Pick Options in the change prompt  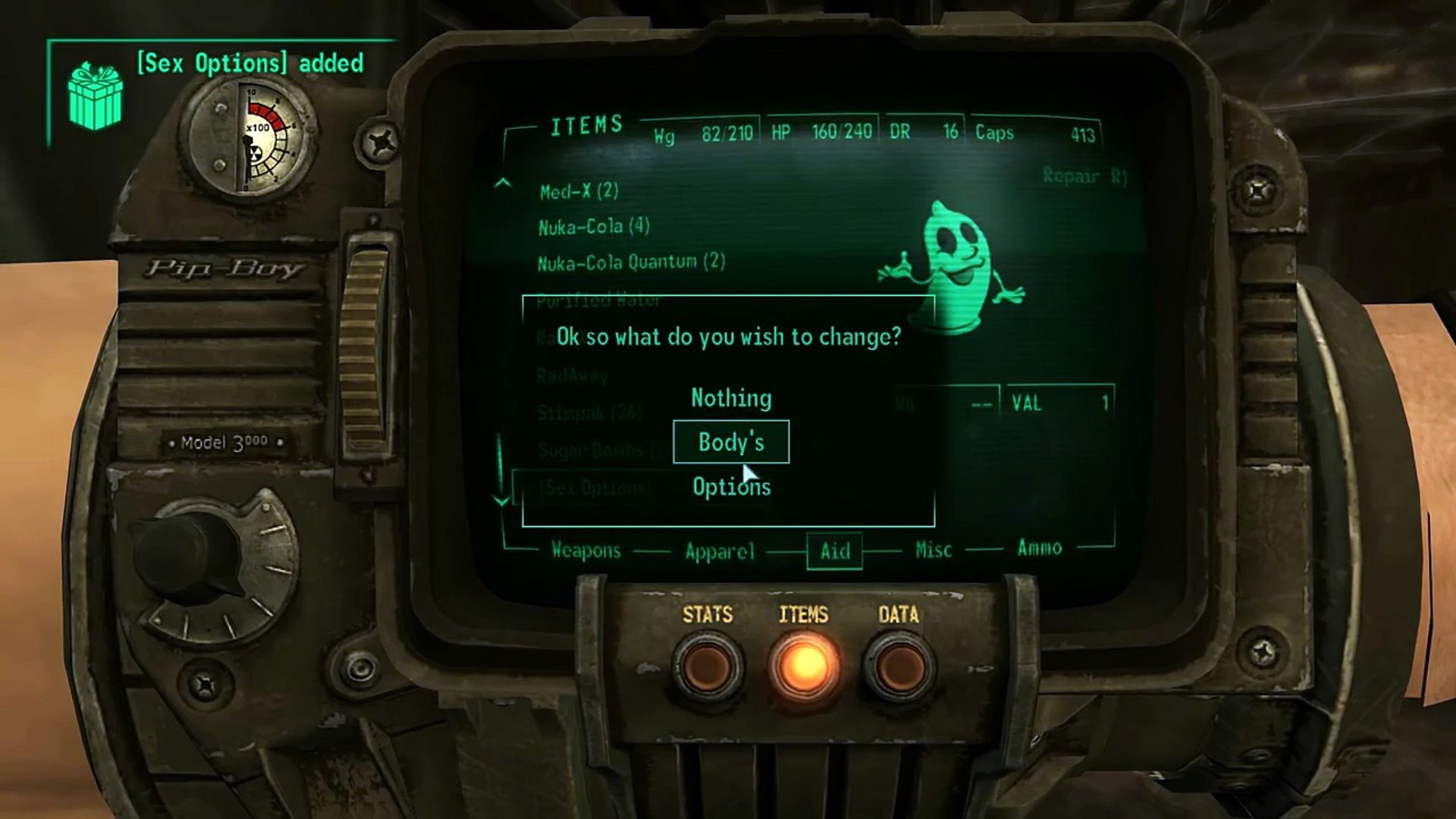coord(731,487)
